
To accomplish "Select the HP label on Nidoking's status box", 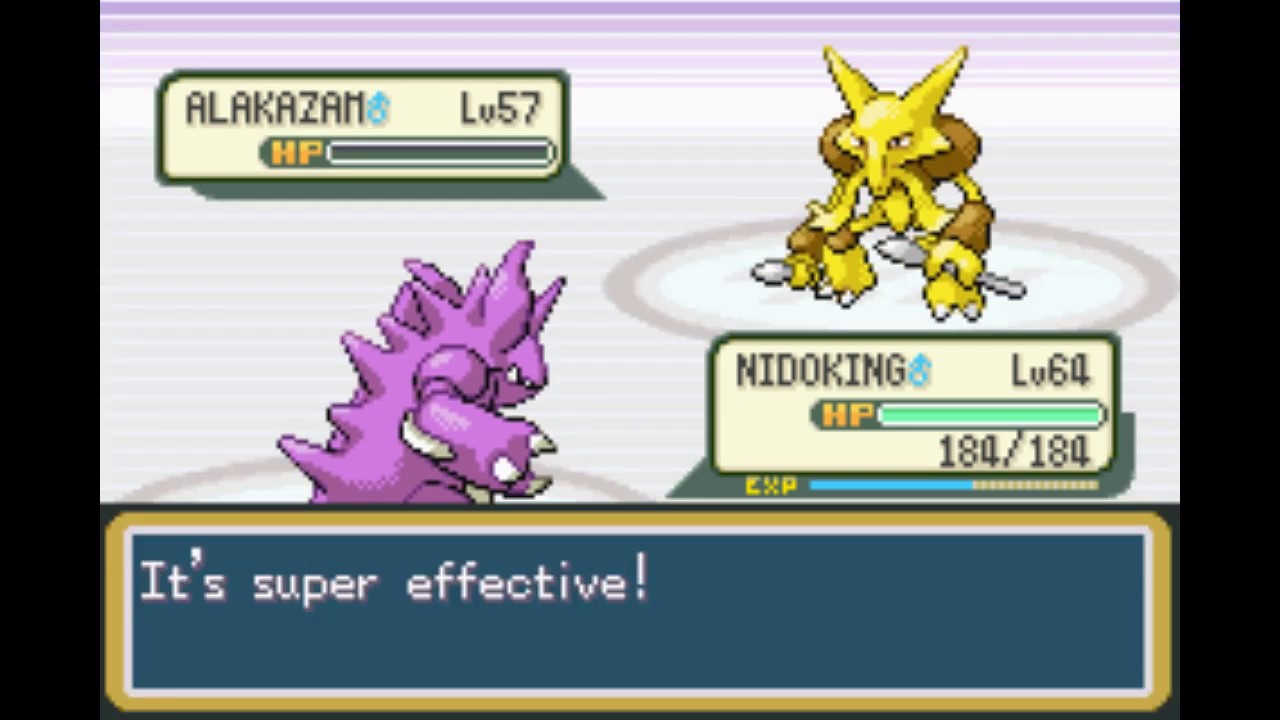I will [x=846, y=415].
